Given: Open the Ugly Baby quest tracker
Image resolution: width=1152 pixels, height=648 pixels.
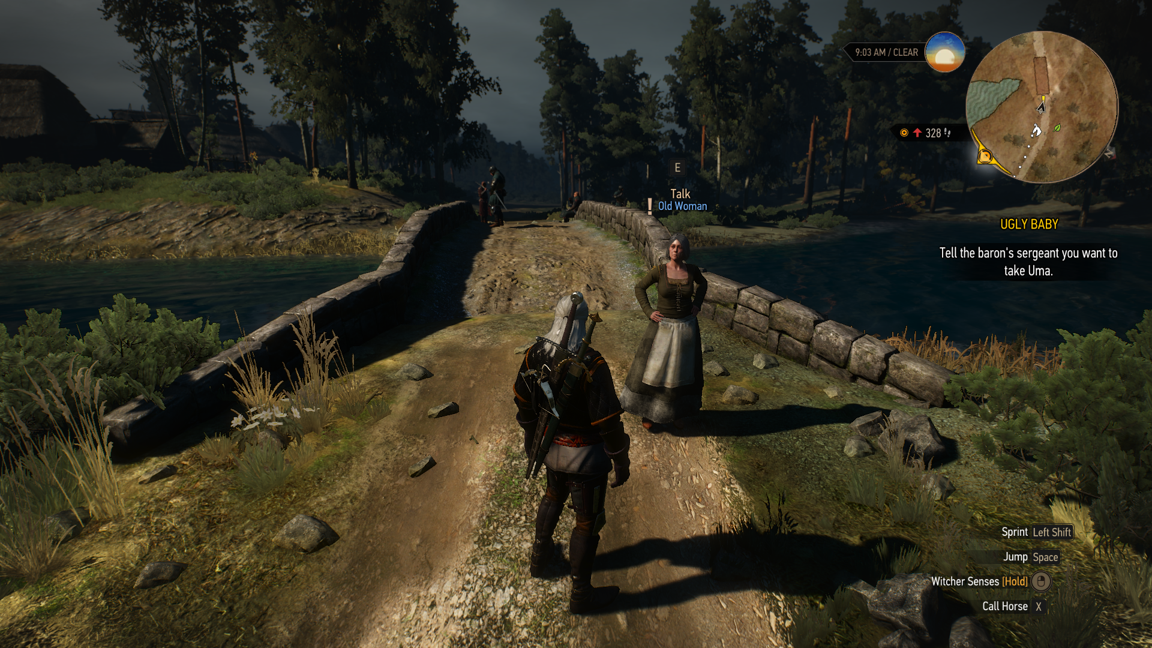Looking at the screenshot, I should 1028,225.
